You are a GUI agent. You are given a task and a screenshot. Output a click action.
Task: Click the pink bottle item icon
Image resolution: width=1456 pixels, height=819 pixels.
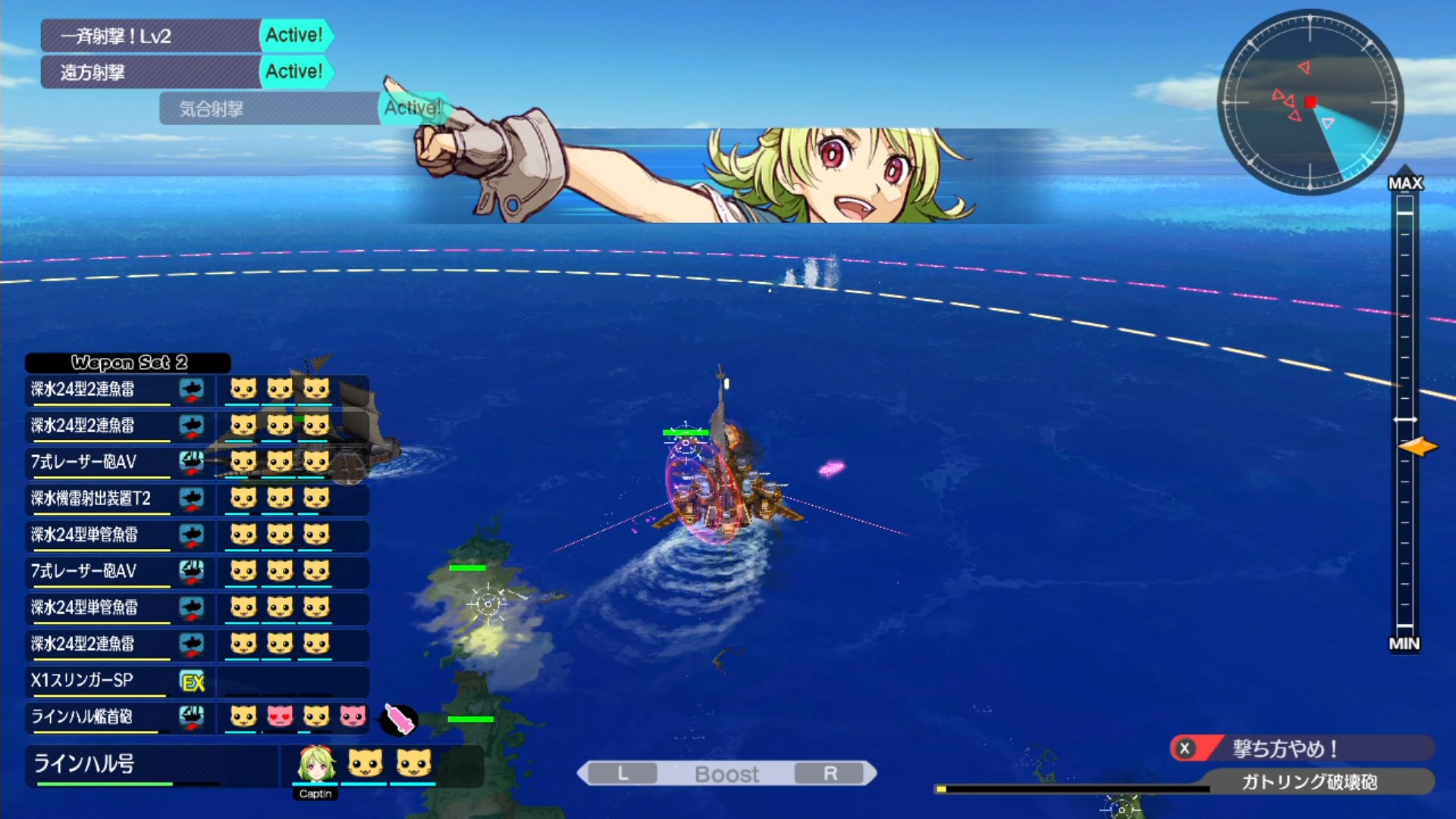click(399, 719)
